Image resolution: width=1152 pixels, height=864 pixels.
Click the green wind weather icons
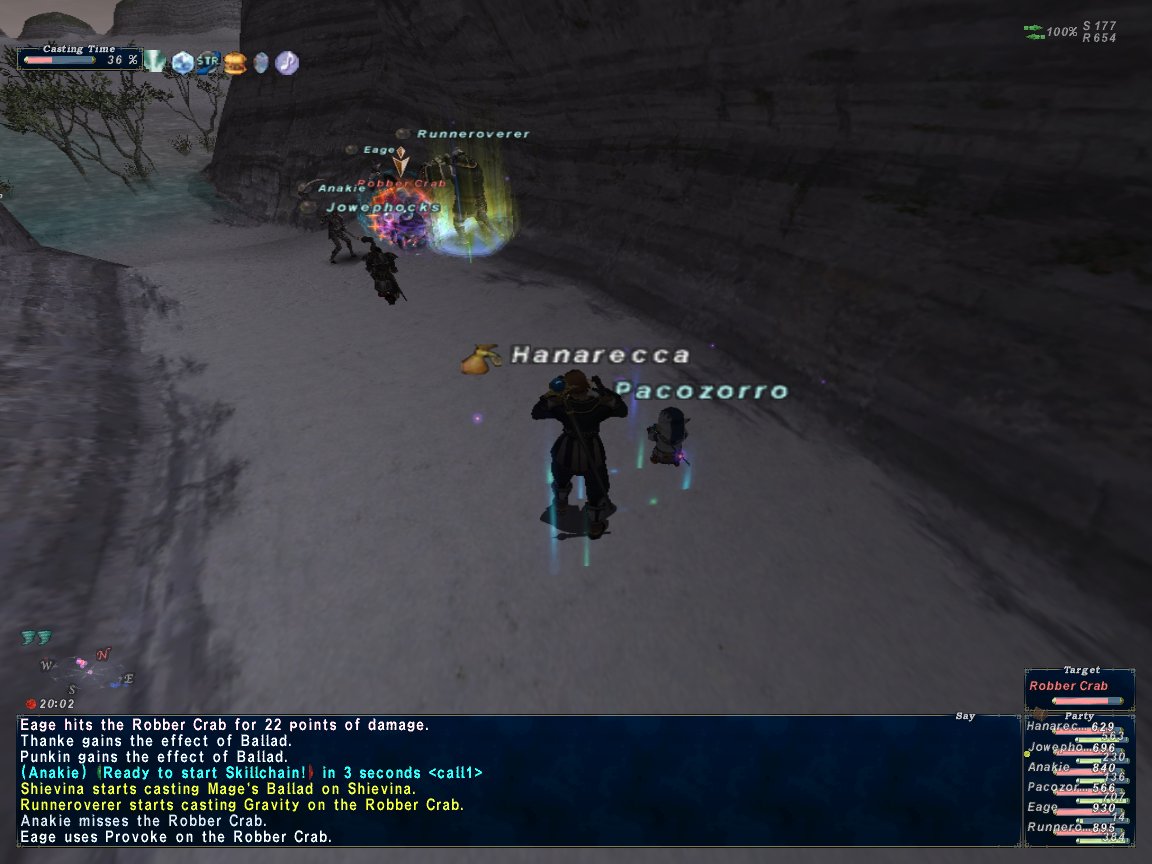pos(36,638)
